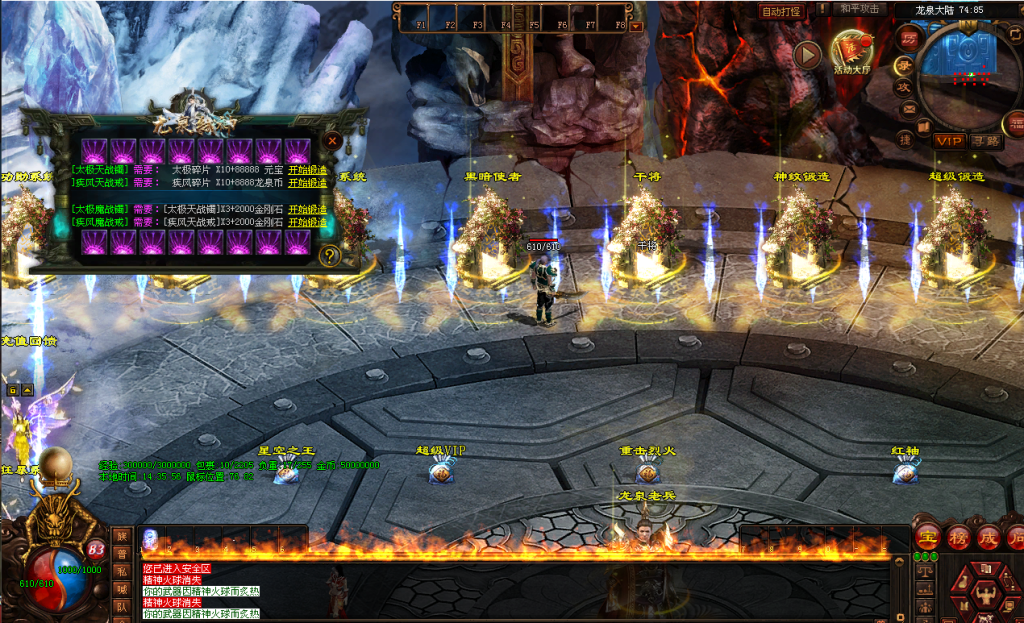The height and width of the screenshot is (623, 1024).
Task: Click 开始锻造 for the 太极魔战镯
Action: 307,209
